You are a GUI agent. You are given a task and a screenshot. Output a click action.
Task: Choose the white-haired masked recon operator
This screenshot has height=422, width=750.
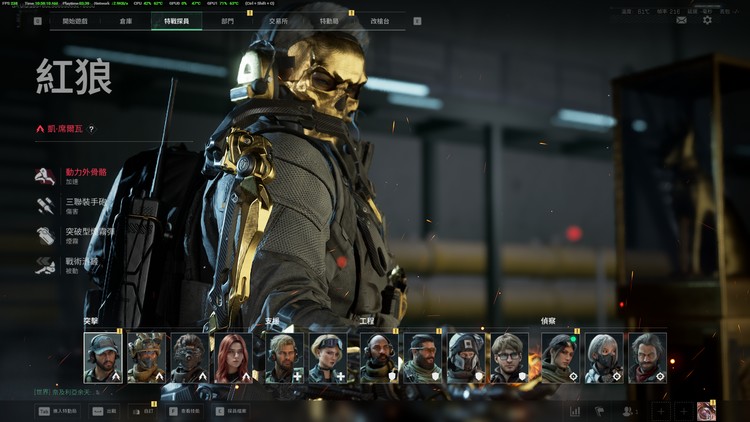tap(603, 358)
